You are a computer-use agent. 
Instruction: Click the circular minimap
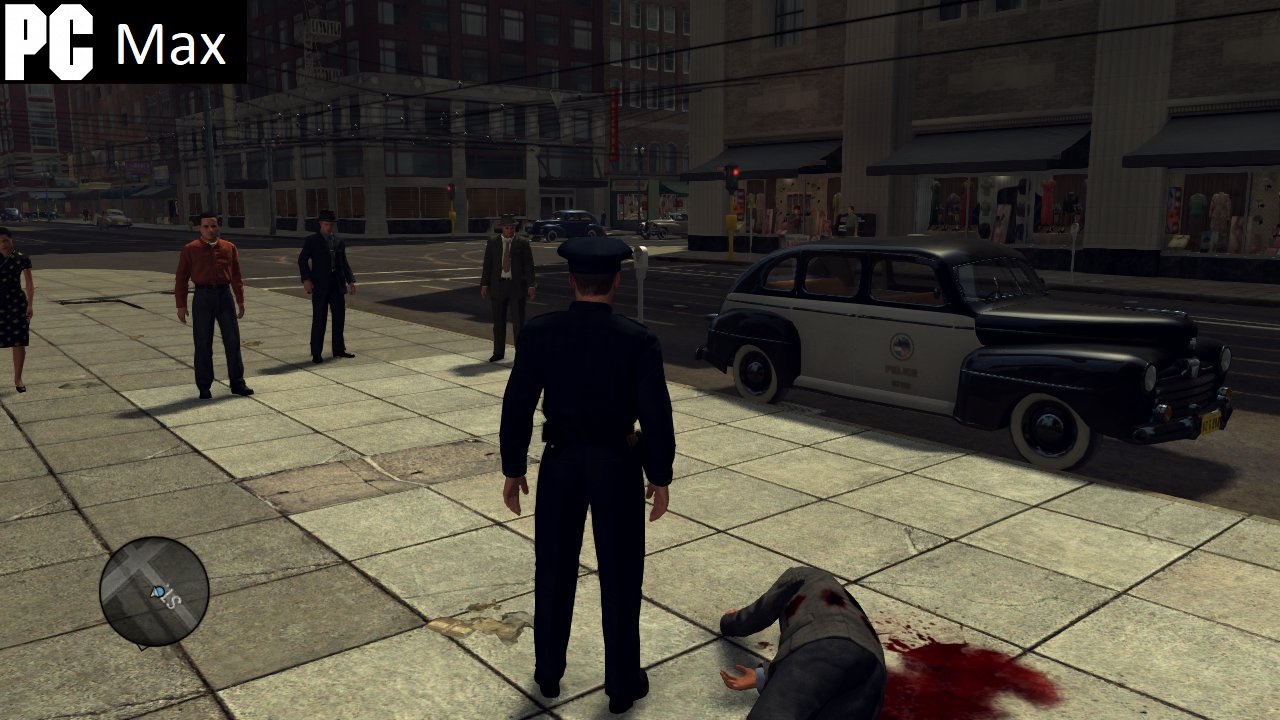click(x=154, y=591)
